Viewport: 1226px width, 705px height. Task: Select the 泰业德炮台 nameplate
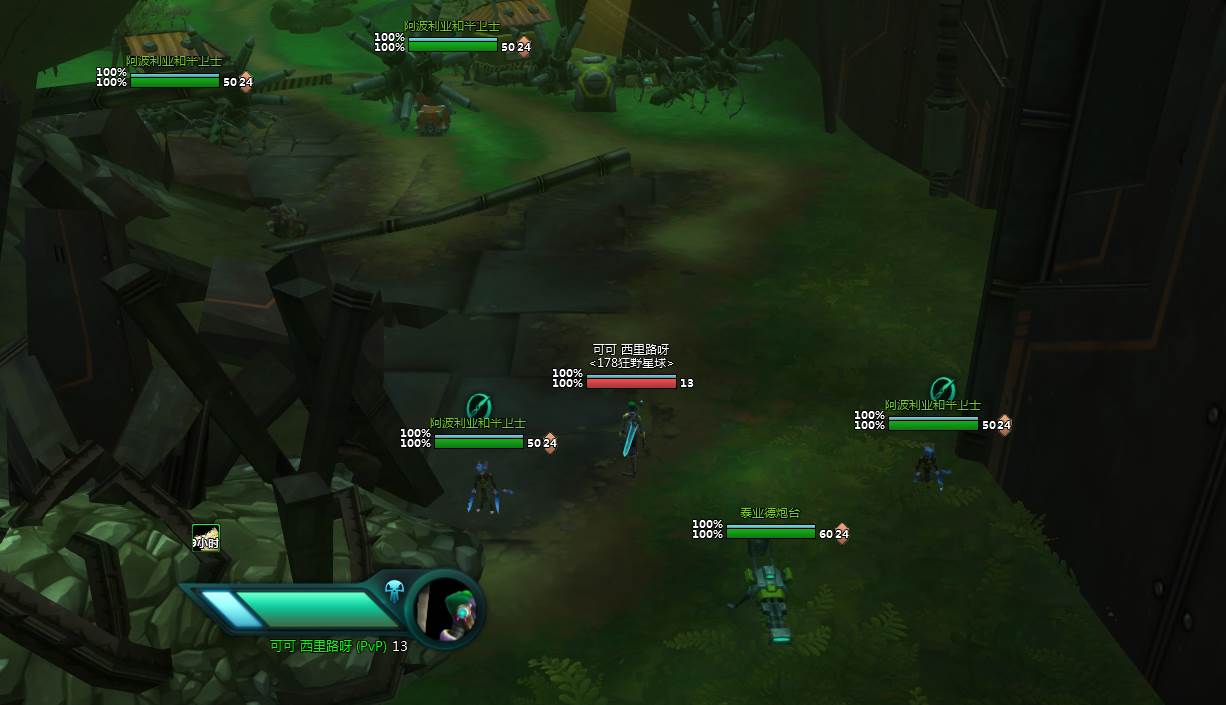coord(770,513)
